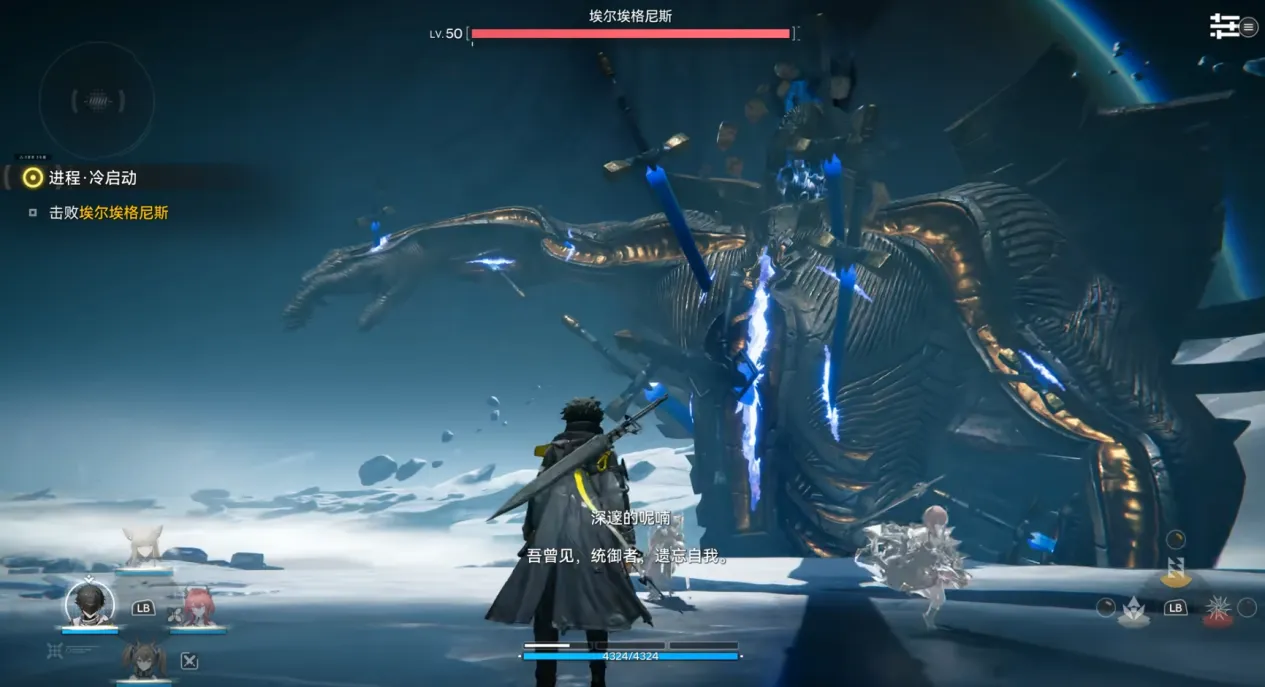Open the settings sliders icon

point(1224,26)
